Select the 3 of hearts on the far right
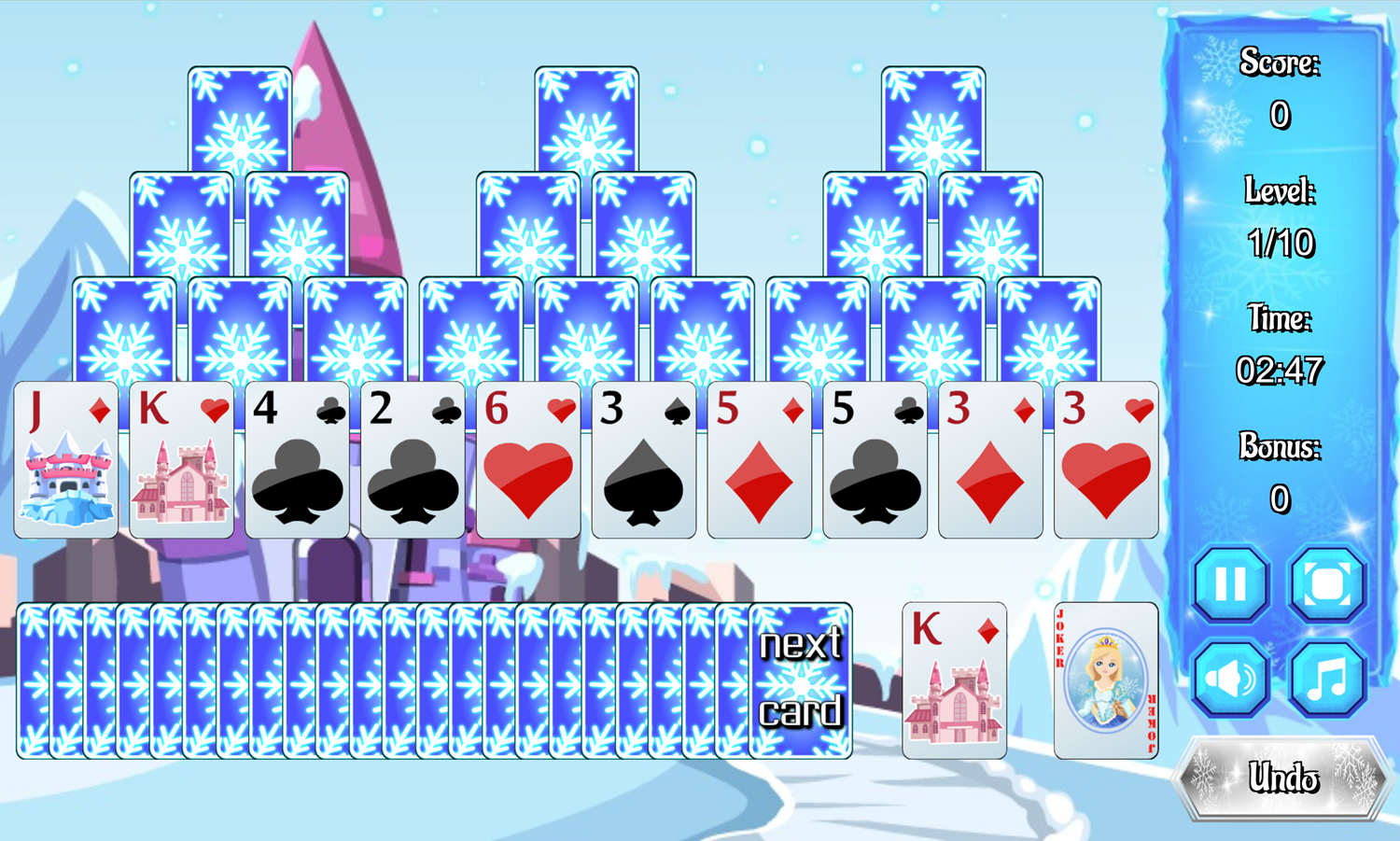This screenshot has width=1400, height=841. [x=1106, y=459]
